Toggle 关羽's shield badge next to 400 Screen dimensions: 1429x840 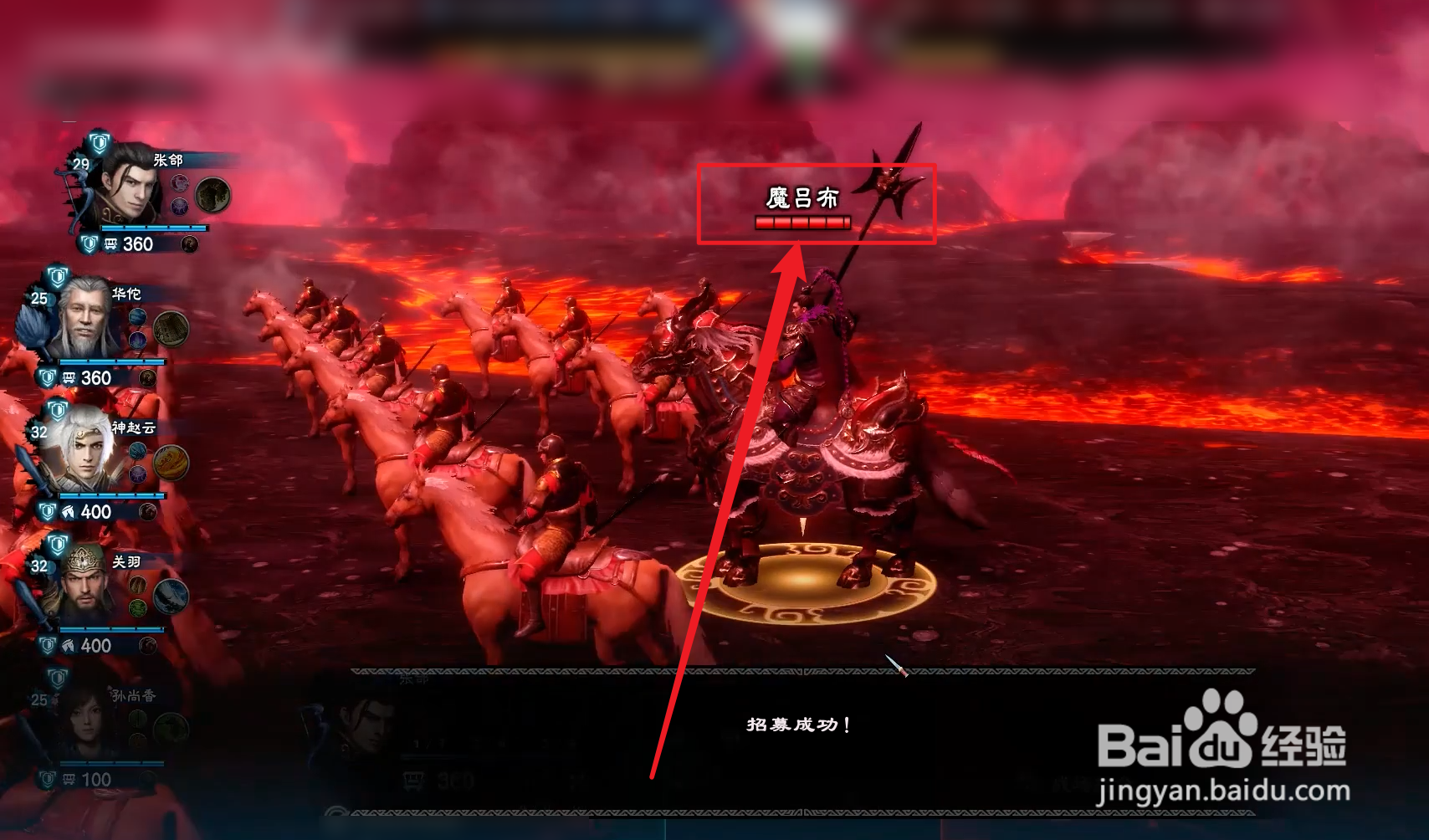[48, 645]
